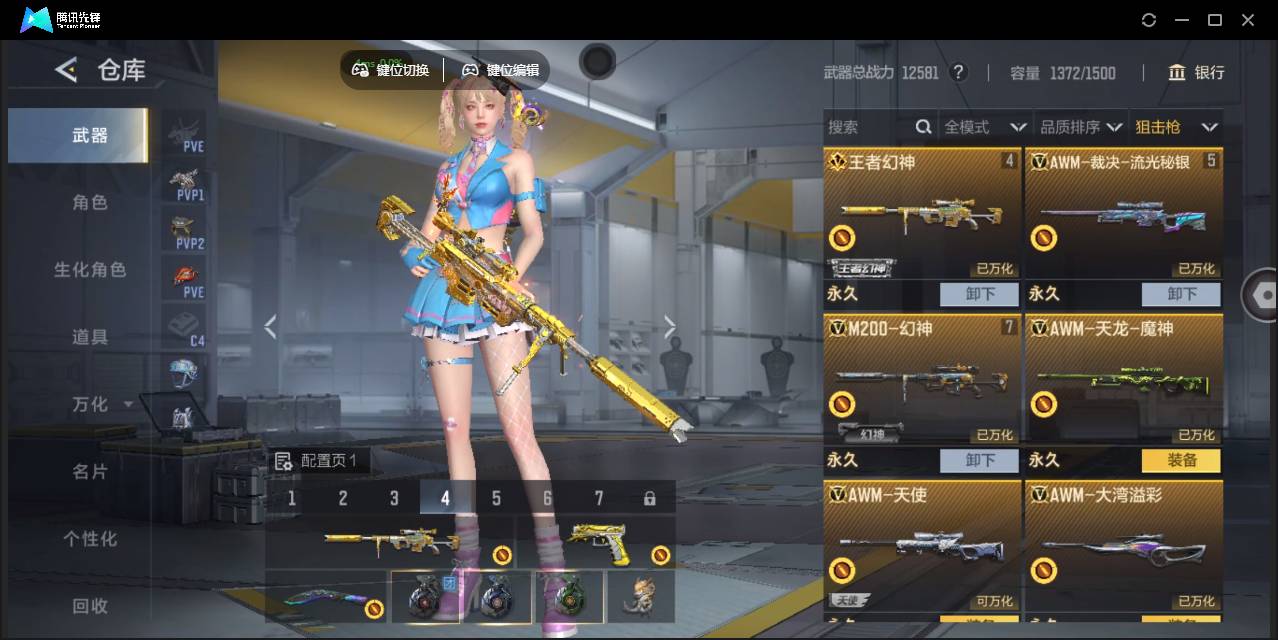
Task: Choose the AWM-大湾溢彩 weapon card
Action: click(1123, 547)
